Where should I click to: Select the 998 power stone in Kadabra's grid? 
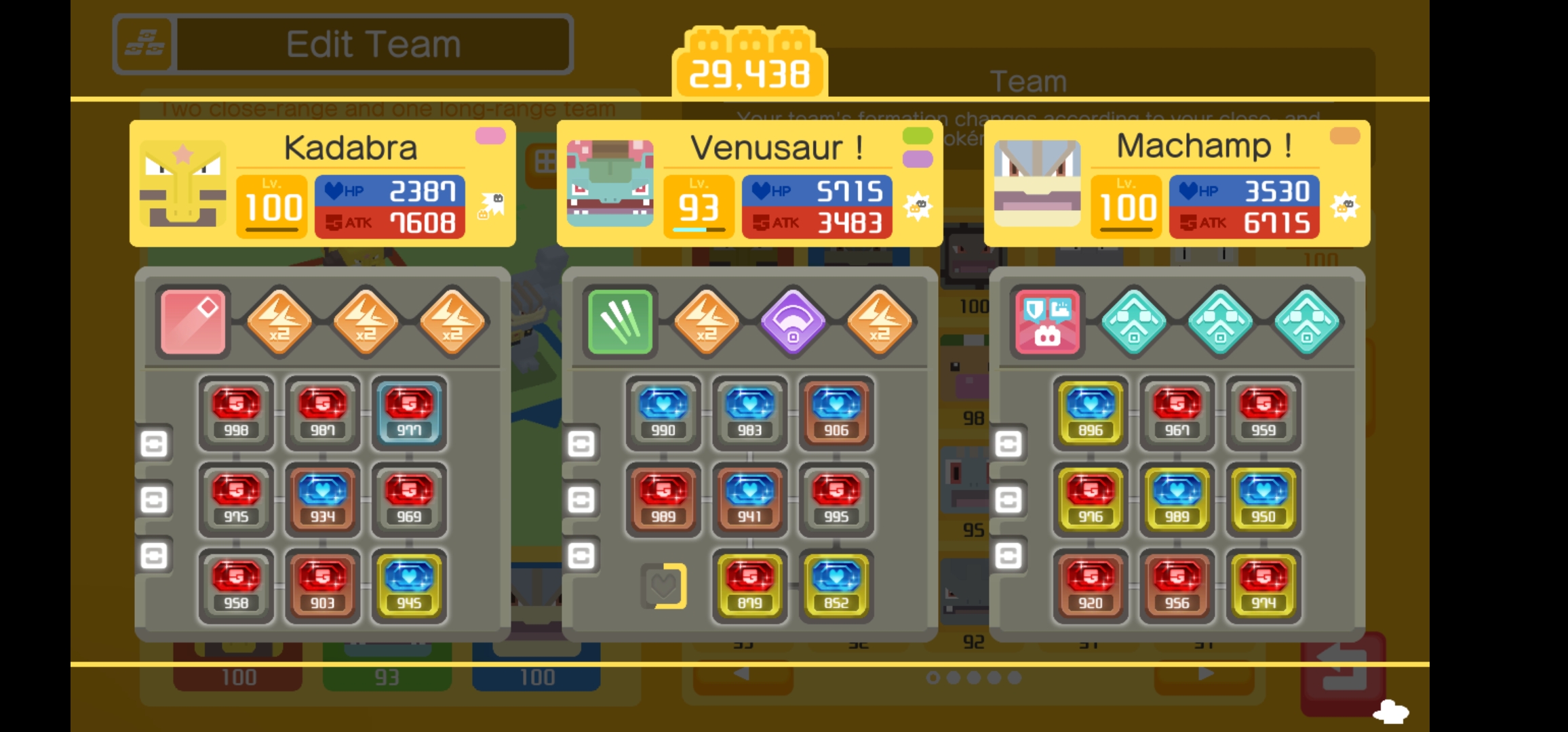tap(236, 412)
